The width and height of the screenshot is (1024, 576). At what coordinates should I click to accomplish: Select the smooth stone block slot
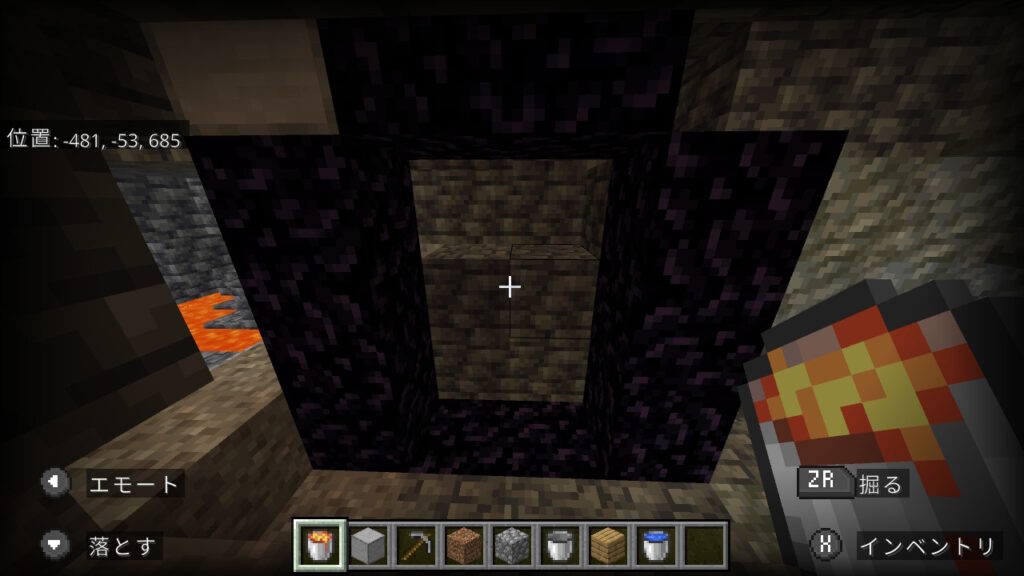[x=368, y=545]
